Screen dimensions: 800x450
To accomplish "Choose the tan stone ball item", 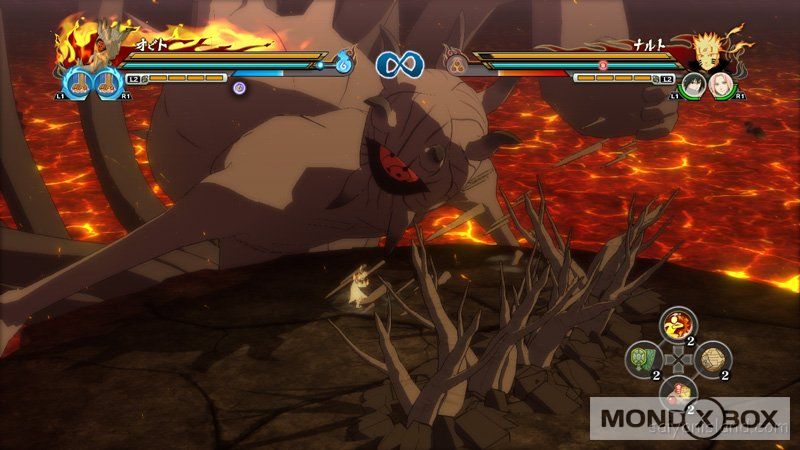I will coord(713,359).
